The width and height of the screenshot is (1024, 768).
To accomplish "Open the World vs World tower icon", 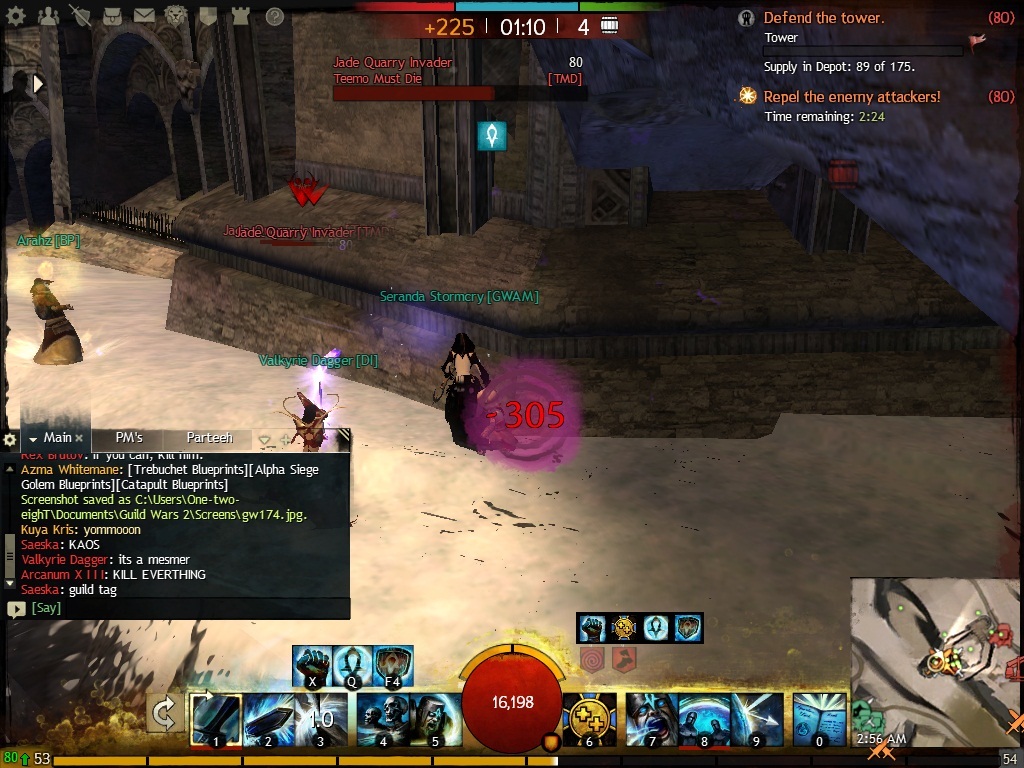I will pyautogui.click(x=239, y=16).
